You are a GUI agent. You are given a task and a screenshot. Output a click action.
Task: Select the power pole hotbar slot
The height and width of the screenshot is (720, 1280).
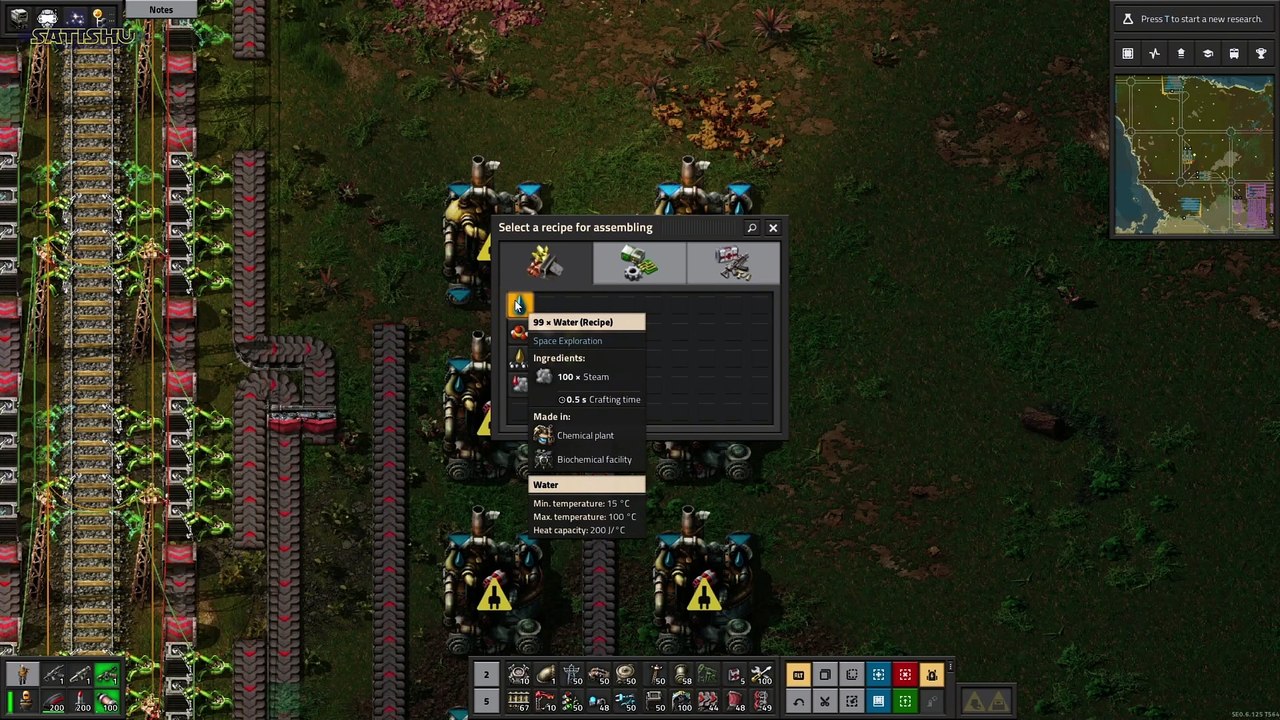[x=572, y=675]
